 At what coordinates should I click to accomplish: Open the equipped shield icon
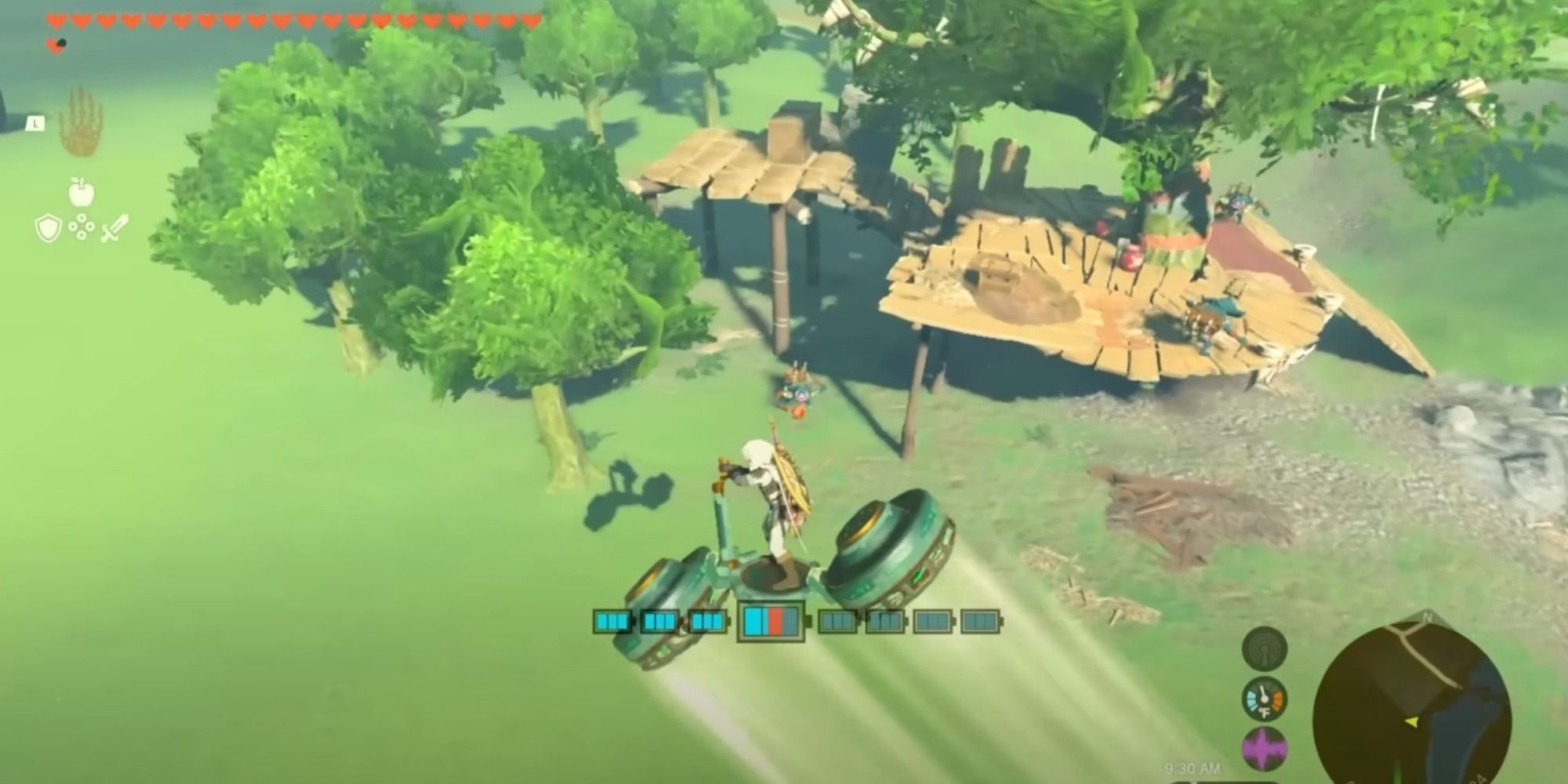(x=48, y=228)
